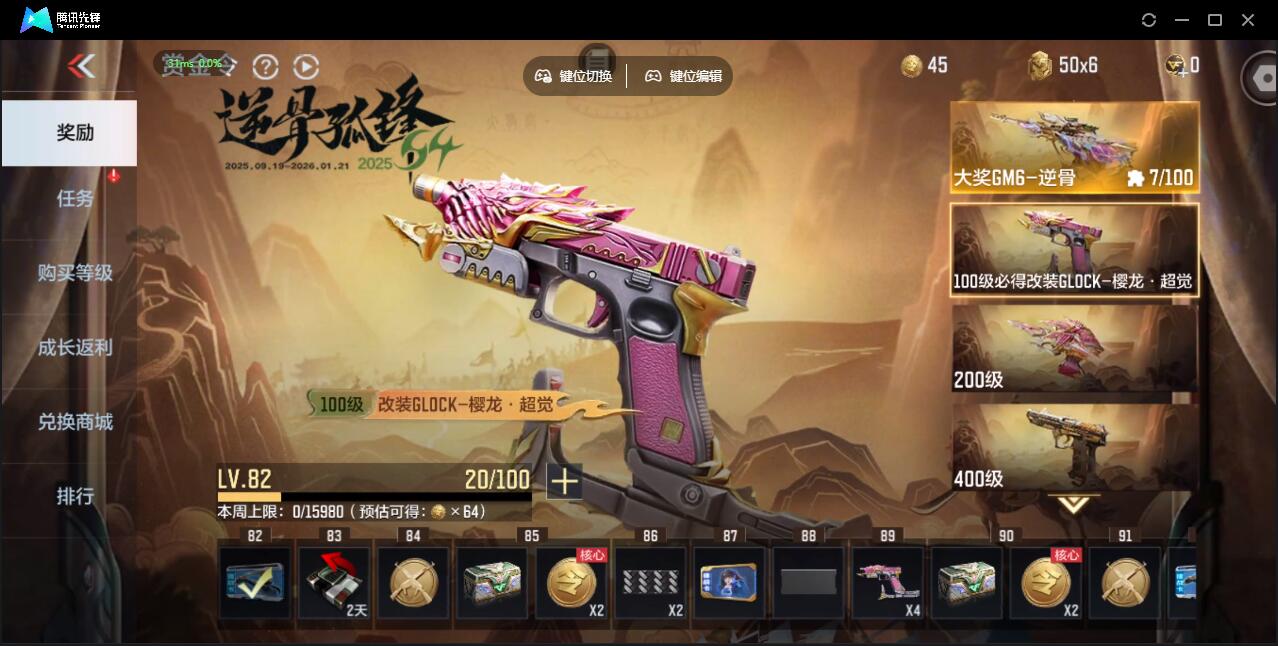Screen dimensions: 1278x646
Task: Expand reward list with the down arrow
Action: coord(1073,505)
